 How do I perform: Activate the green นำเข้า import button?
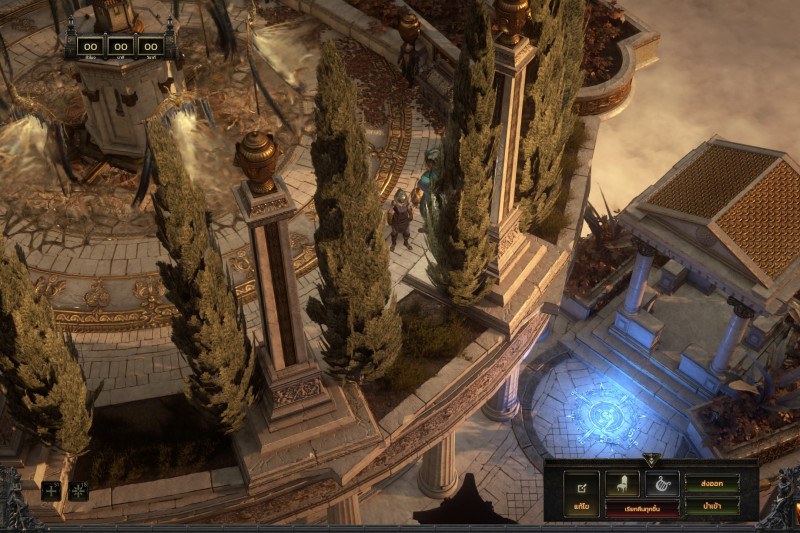pos(712,506)
